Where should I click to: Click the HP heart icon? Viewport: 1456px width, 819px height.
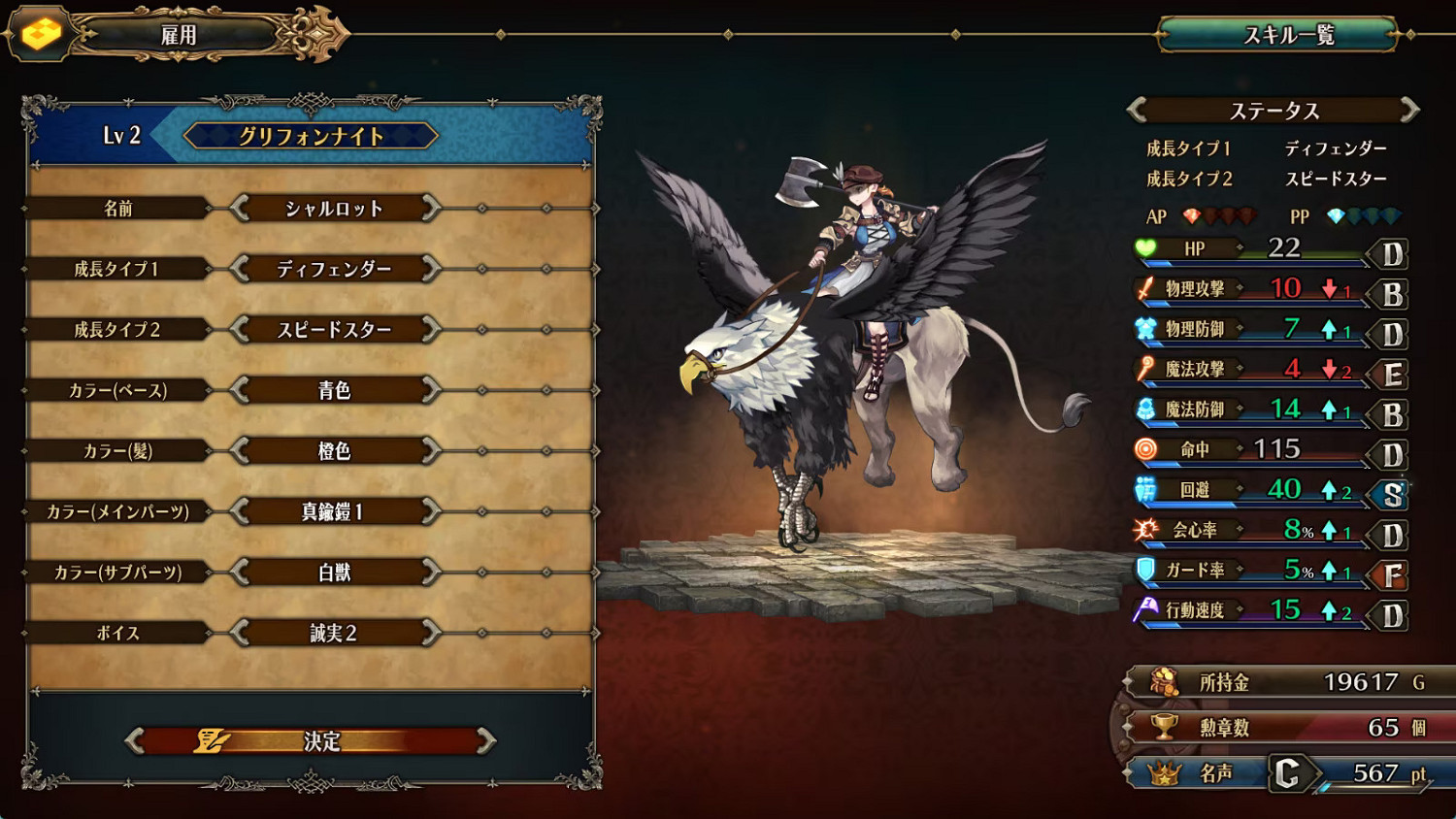[x=1146, y=249]
